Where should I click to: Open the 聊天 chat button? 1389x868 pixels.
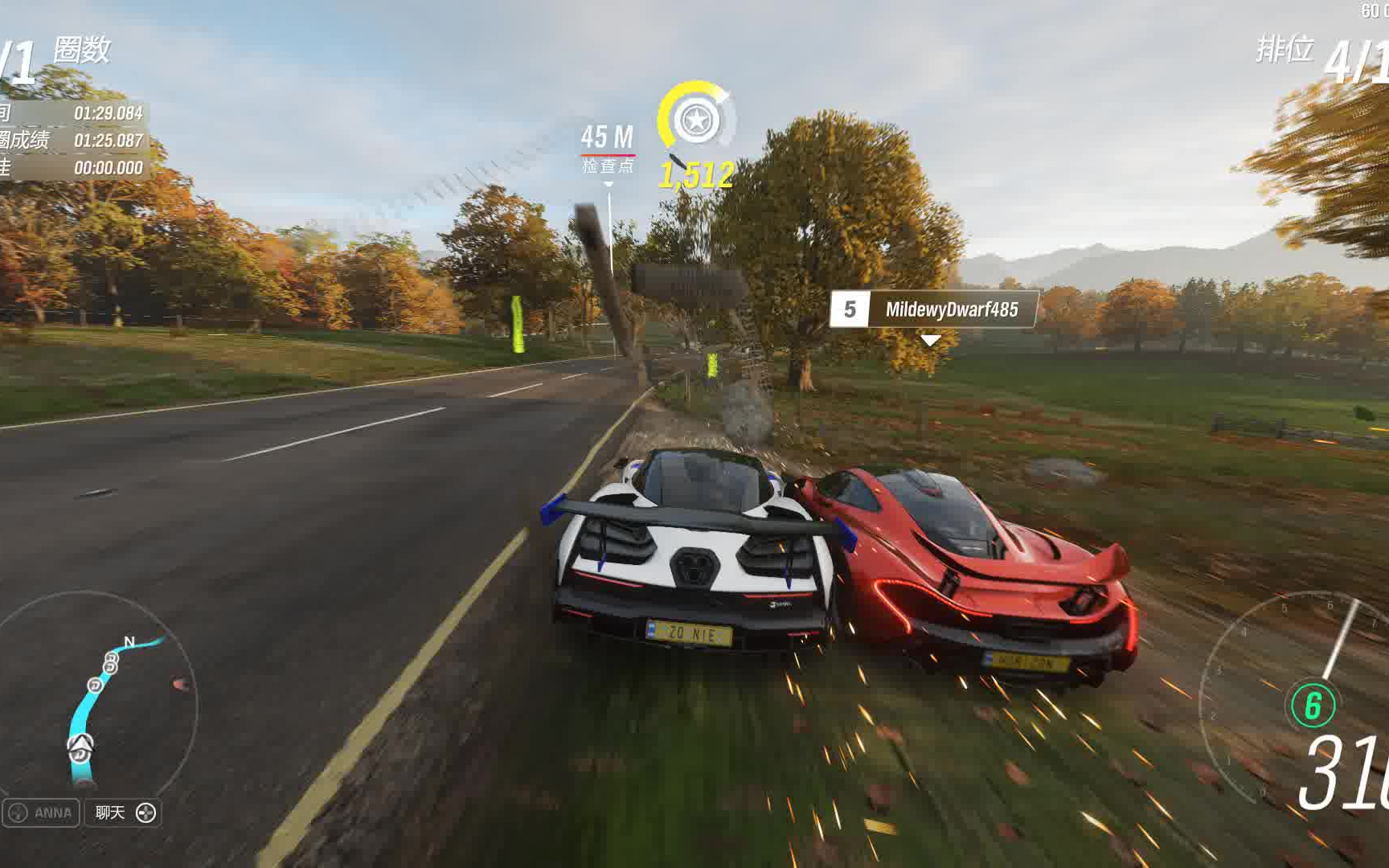point(123,813)
